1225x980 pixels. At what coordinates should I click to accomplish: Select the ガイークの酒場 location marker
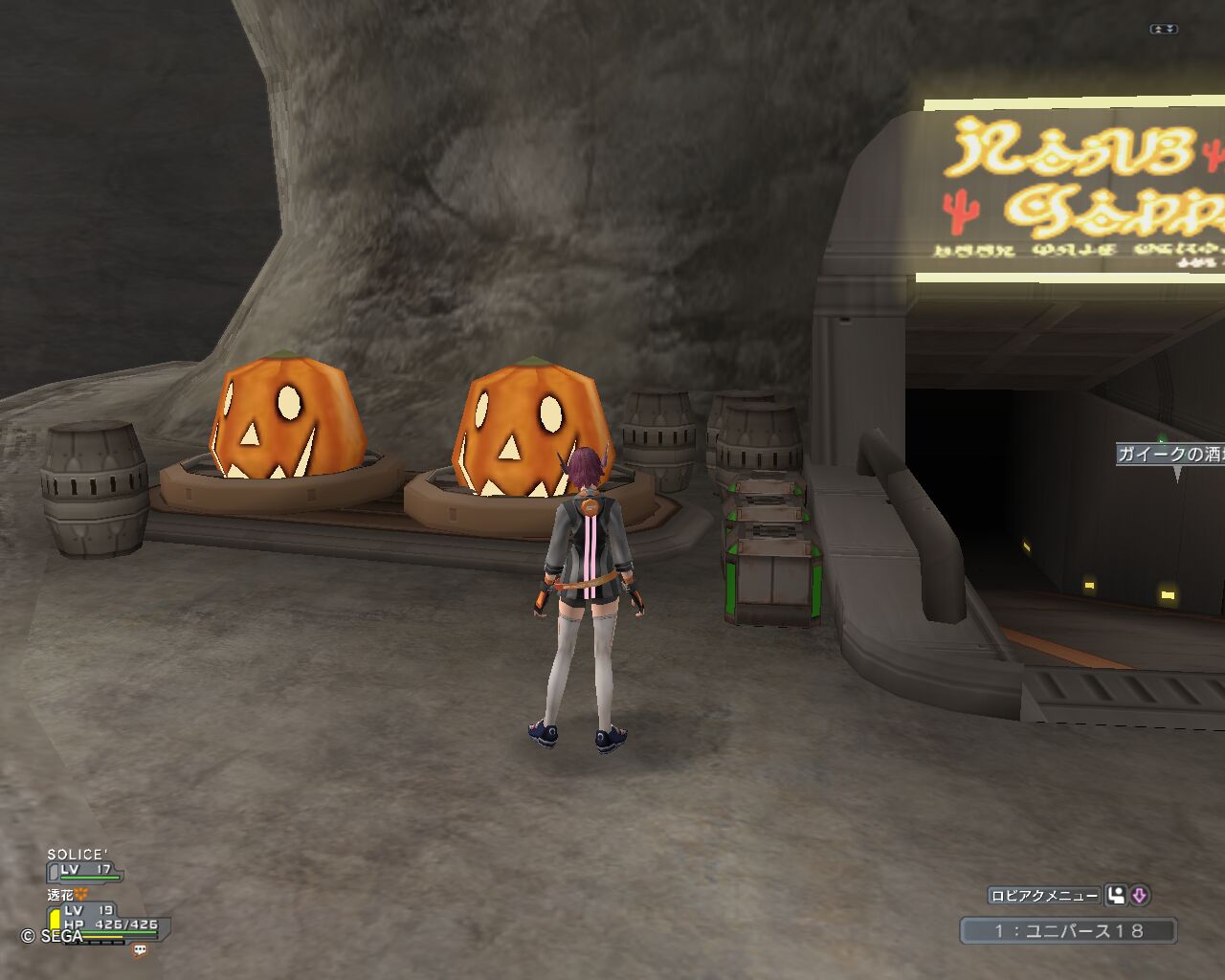pyautogui.click(x=1171, y=455)
